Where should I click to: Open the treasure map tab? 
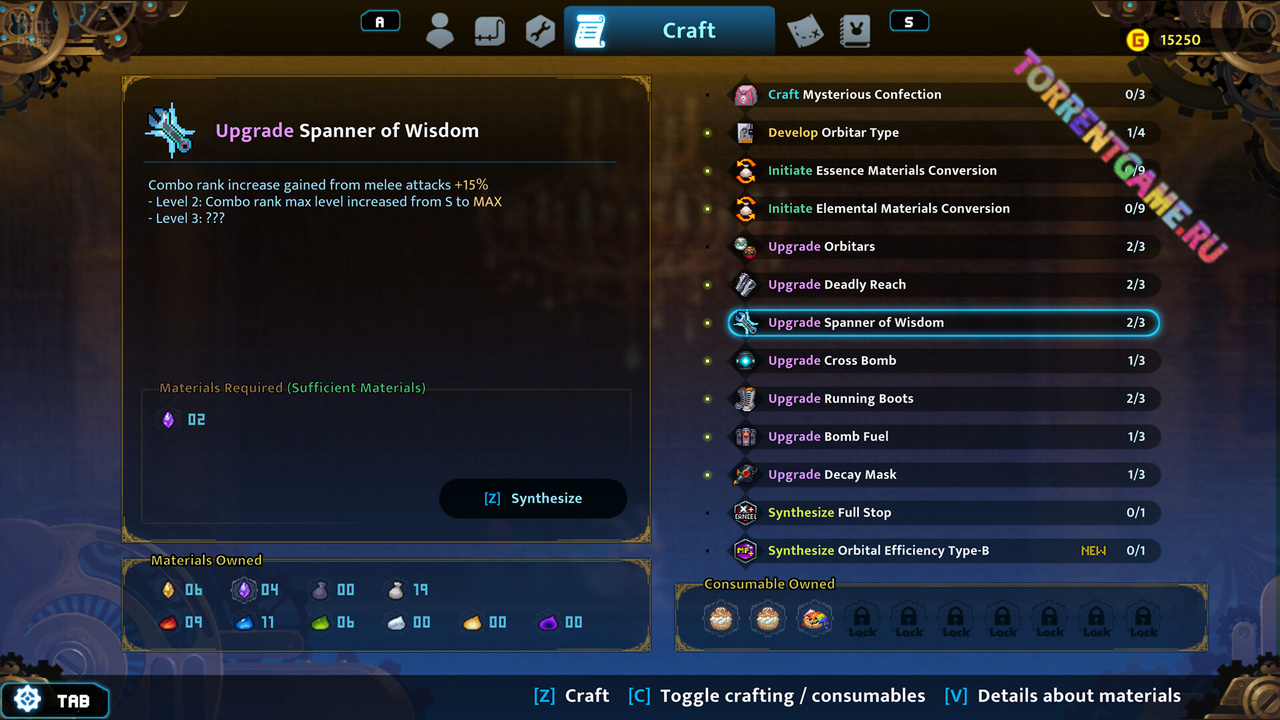804,31
